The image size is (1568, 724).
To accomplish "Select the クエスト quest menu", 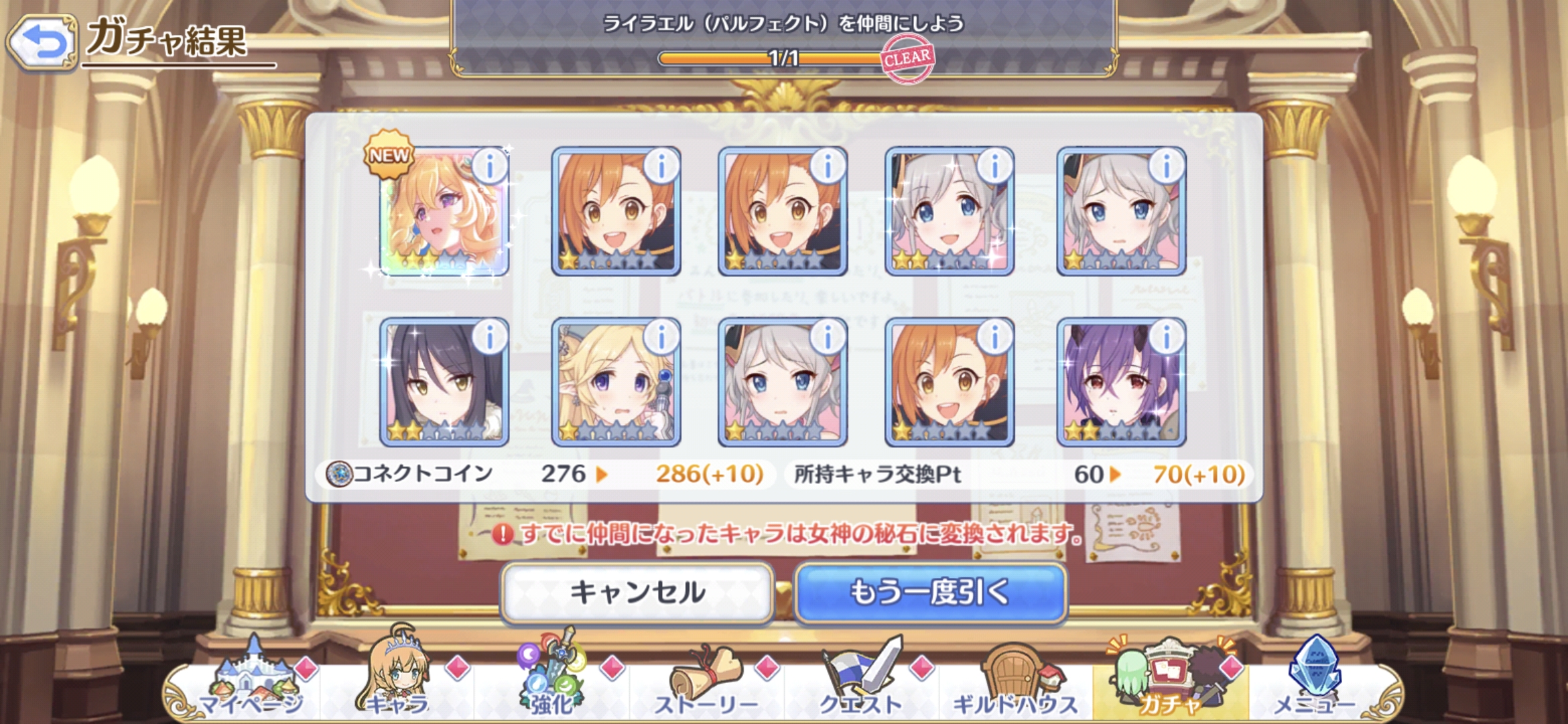I will point(861,680).
